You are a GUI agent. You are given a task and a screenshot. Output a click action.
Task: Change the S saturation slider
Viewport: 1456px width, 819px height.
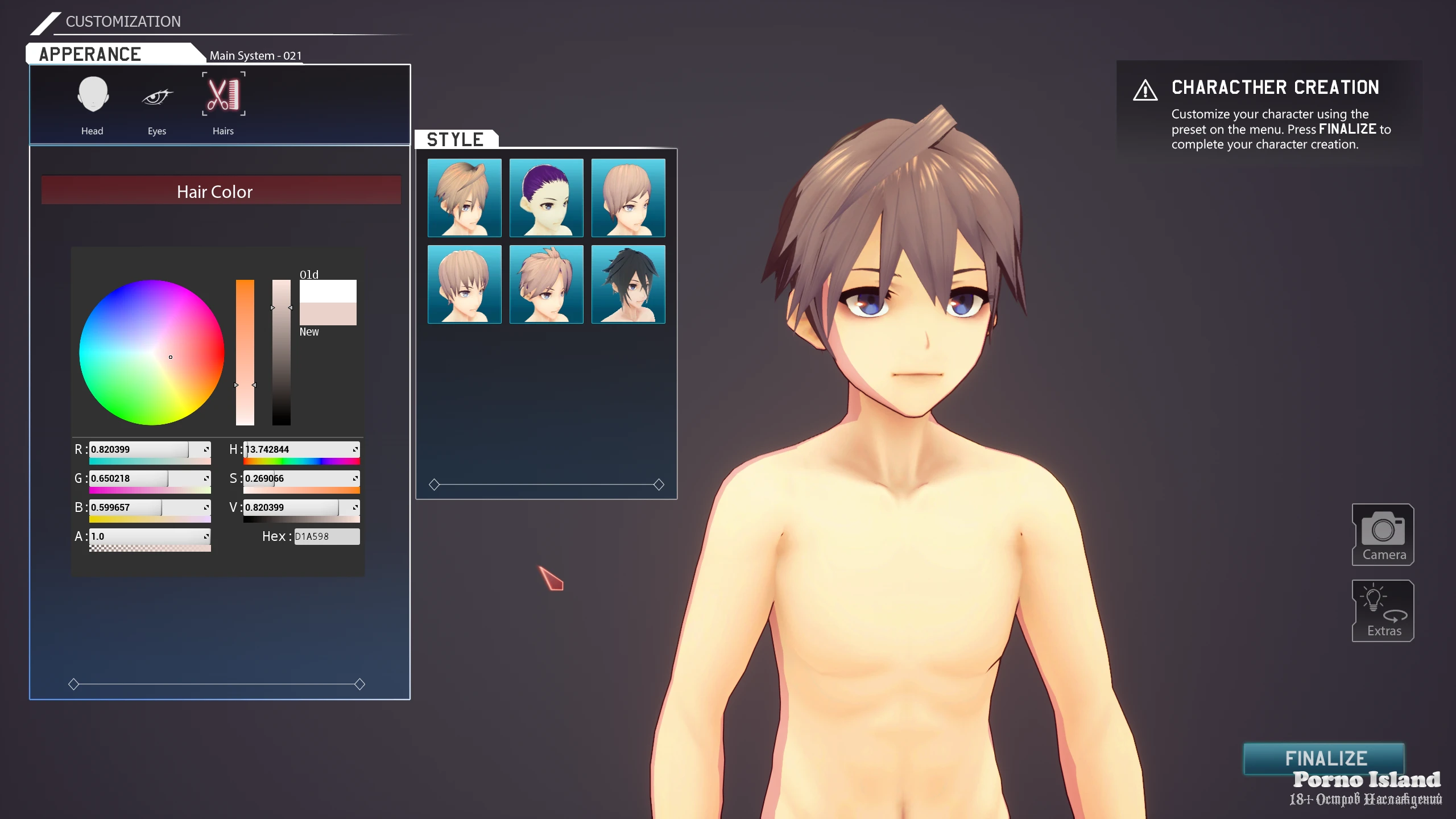point(300,478)
